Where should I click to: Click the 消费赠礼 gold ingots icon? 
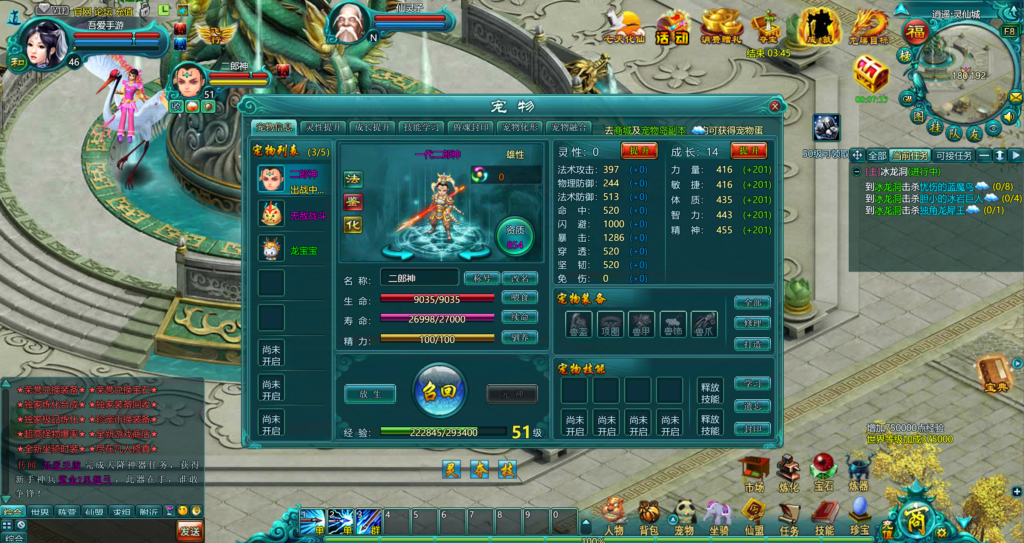(x=719, y=26)
